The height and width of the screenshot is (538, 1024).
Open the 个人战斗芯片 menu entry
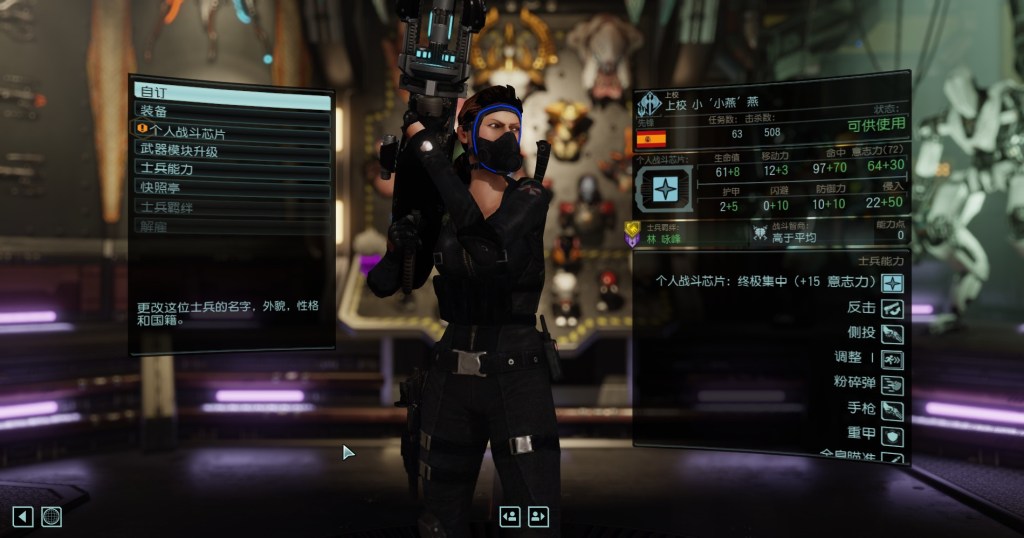[x=232, y=130]
